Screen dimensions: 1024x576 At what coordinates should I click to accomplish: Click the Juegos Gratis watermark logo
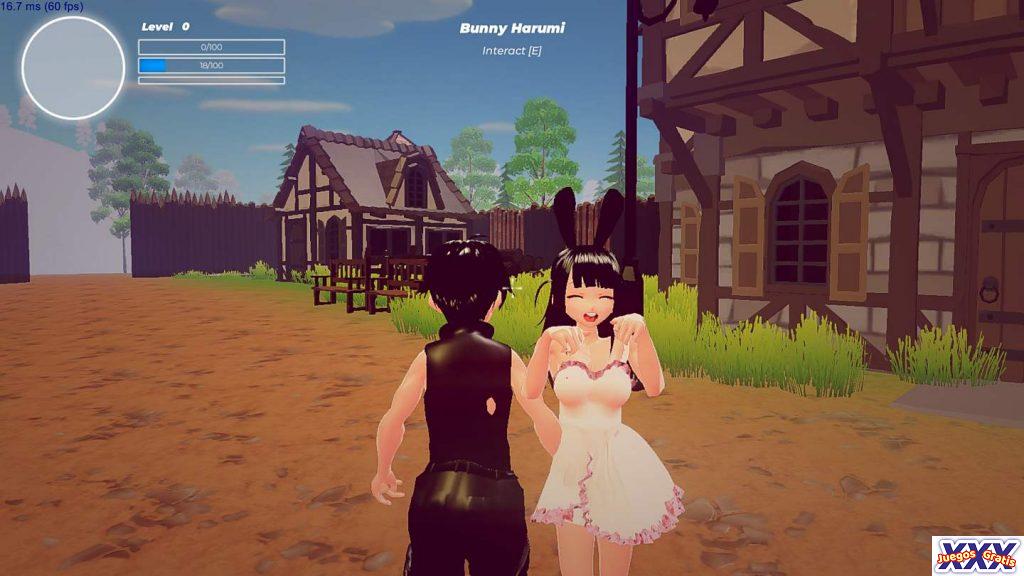(977, 555)
